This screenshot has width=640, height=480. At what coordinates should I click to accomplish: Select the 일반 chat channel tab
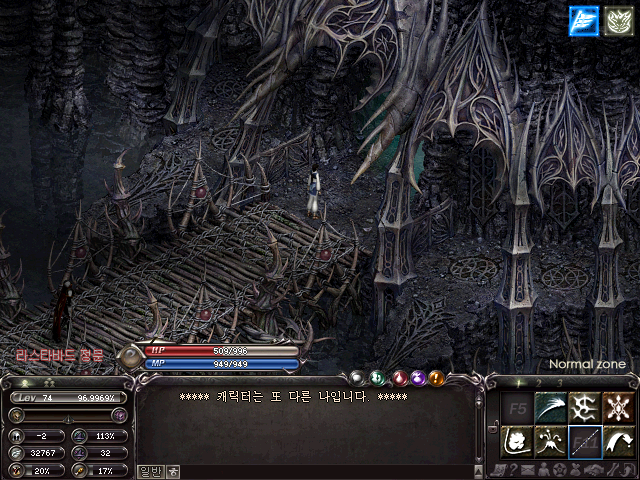(149, 471)
